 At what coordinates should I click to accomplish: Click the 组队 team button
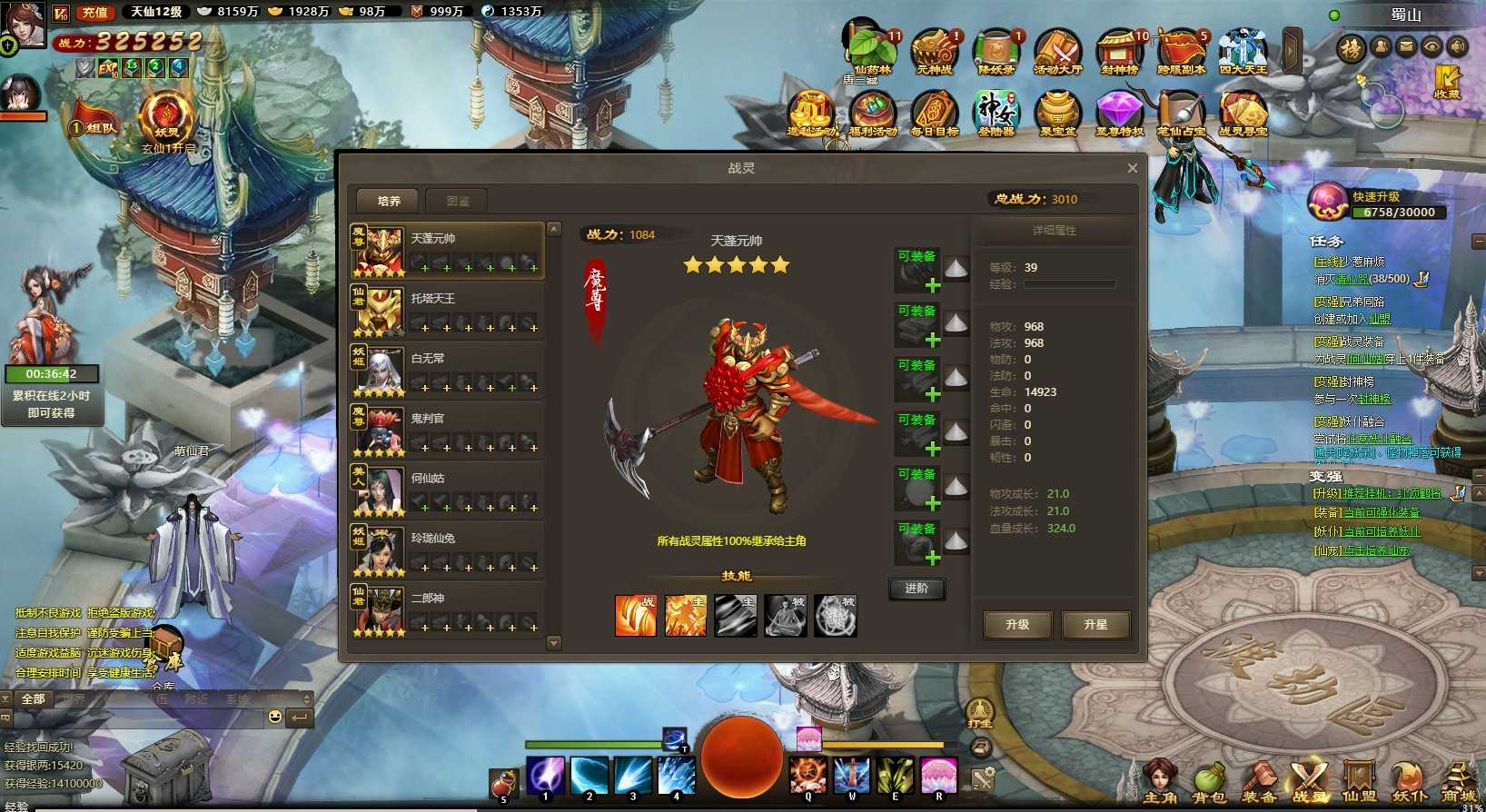click(x=95, y=128)
